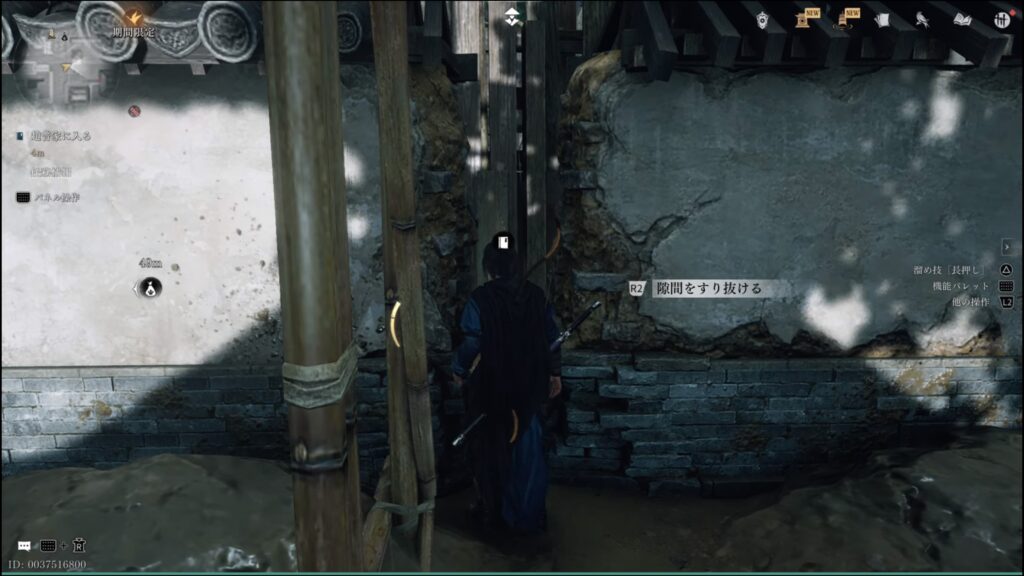Select the quest objective tracker entry
Viewport: 1024px width, 576px height.
point(60,135)
